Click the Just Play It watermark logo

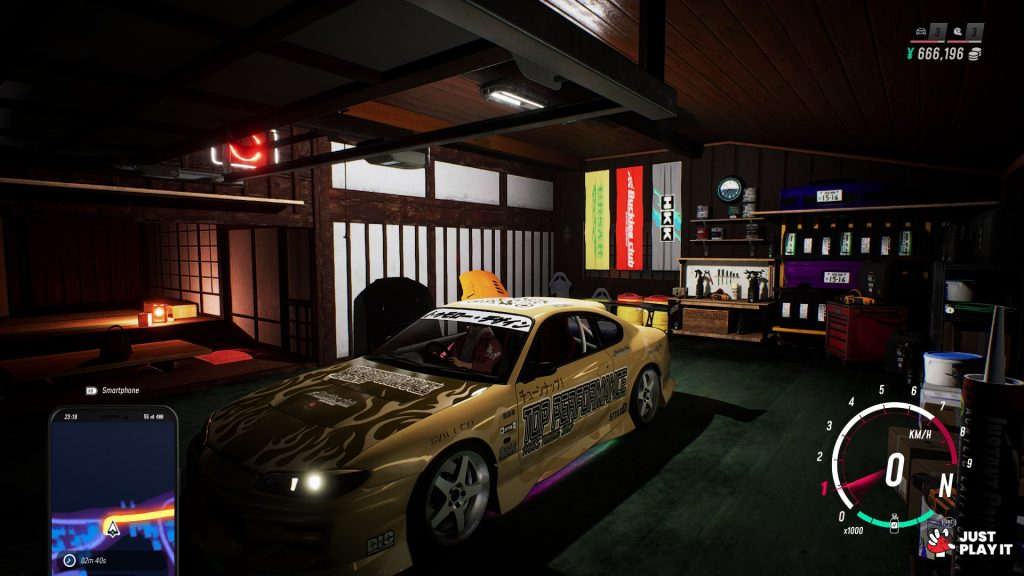pos(968,543)
